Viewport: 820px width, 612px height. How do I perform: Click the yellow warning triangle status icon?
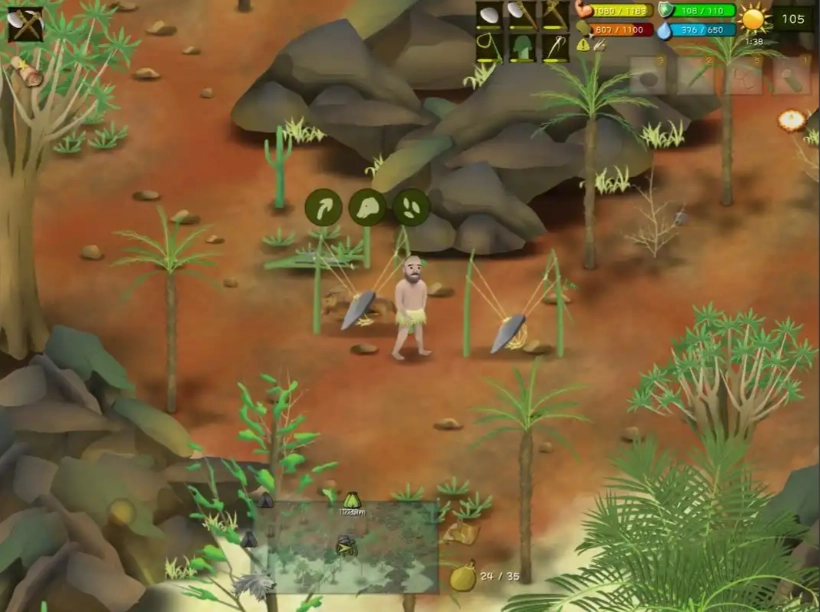[583, 44]
